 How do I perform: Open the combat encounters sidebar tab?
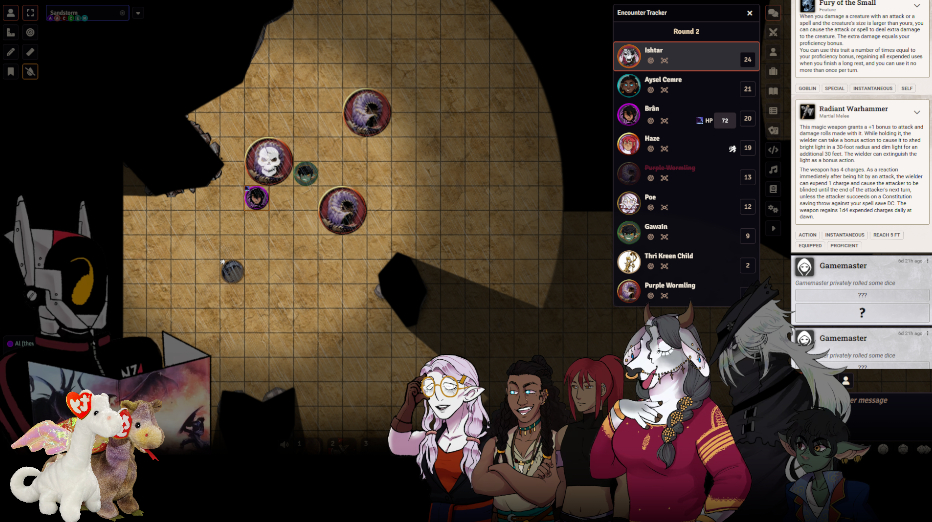pos(773,32)
